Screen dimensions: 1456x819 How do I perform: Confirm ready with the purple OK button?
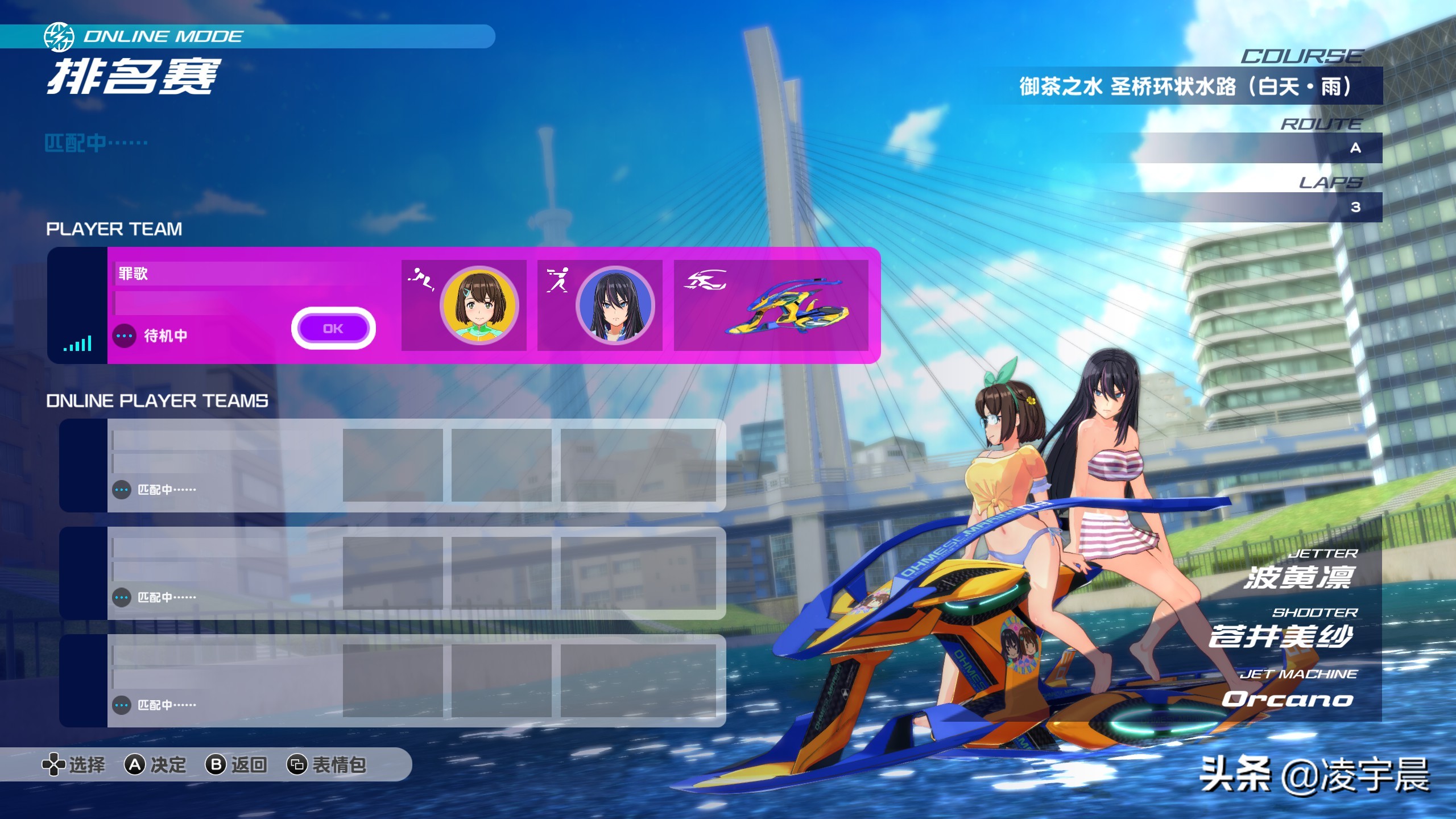(333, 328)
